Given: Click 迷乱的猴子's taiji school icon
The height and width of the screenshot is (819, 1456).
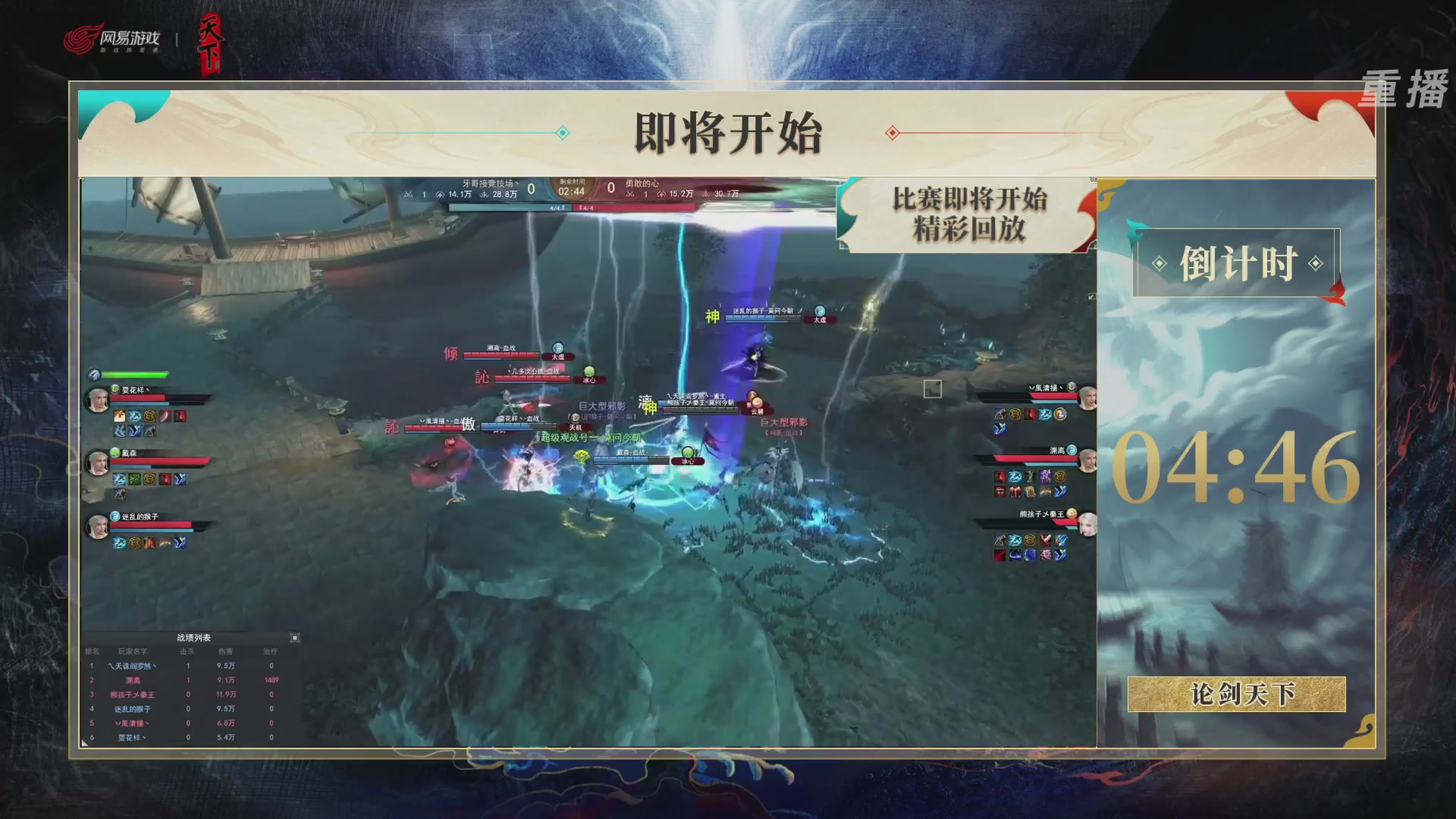Looking at the screenshot, I should (x=113, y=516).
